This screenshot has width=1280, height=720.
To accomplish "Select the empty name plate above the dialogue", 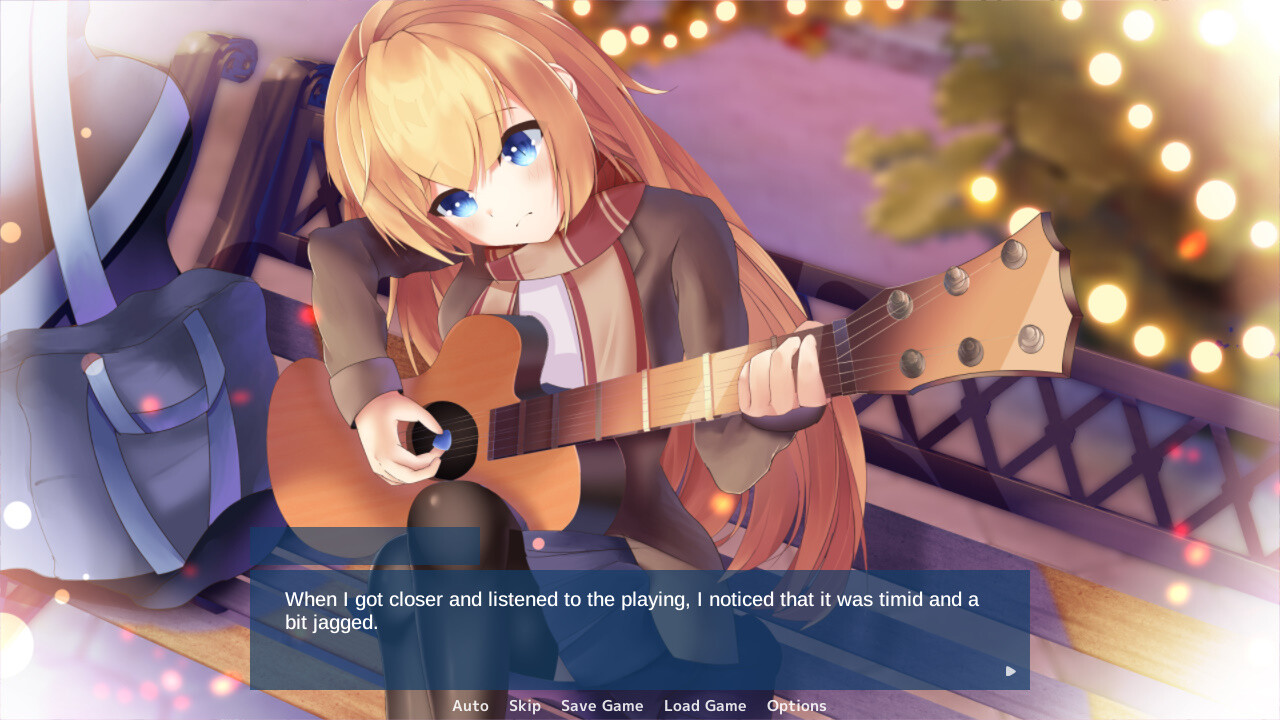I will click(365, 548).
